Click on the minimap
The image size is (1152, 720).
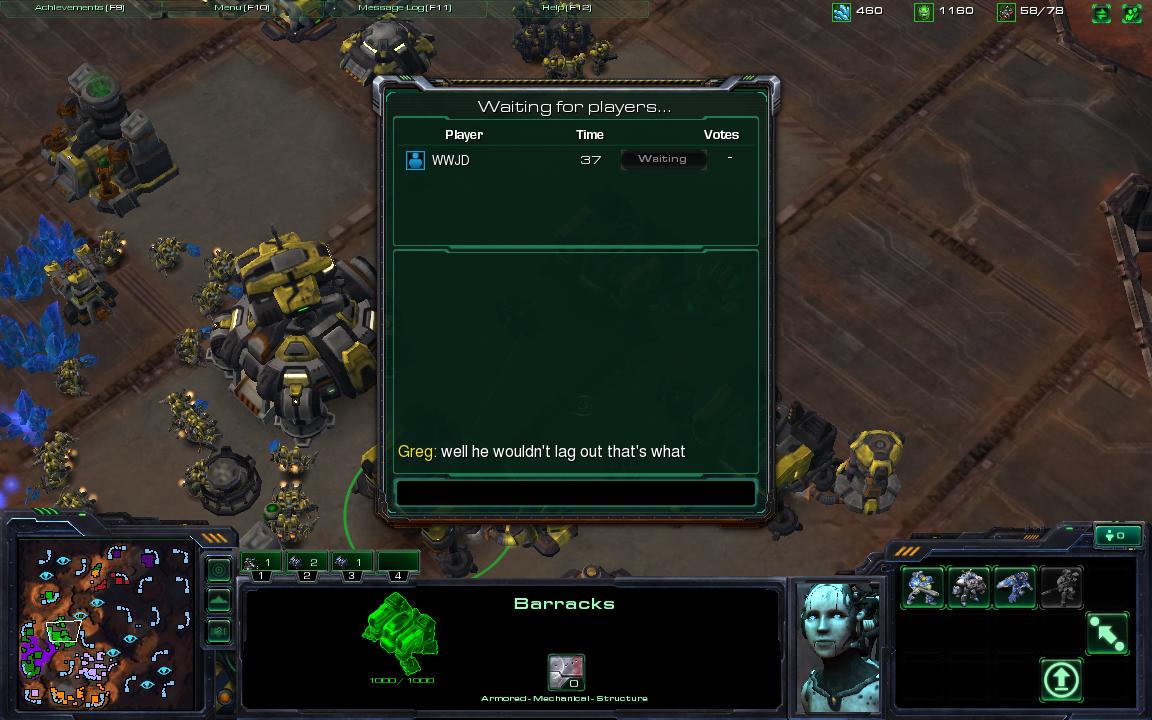pos(105,622)
